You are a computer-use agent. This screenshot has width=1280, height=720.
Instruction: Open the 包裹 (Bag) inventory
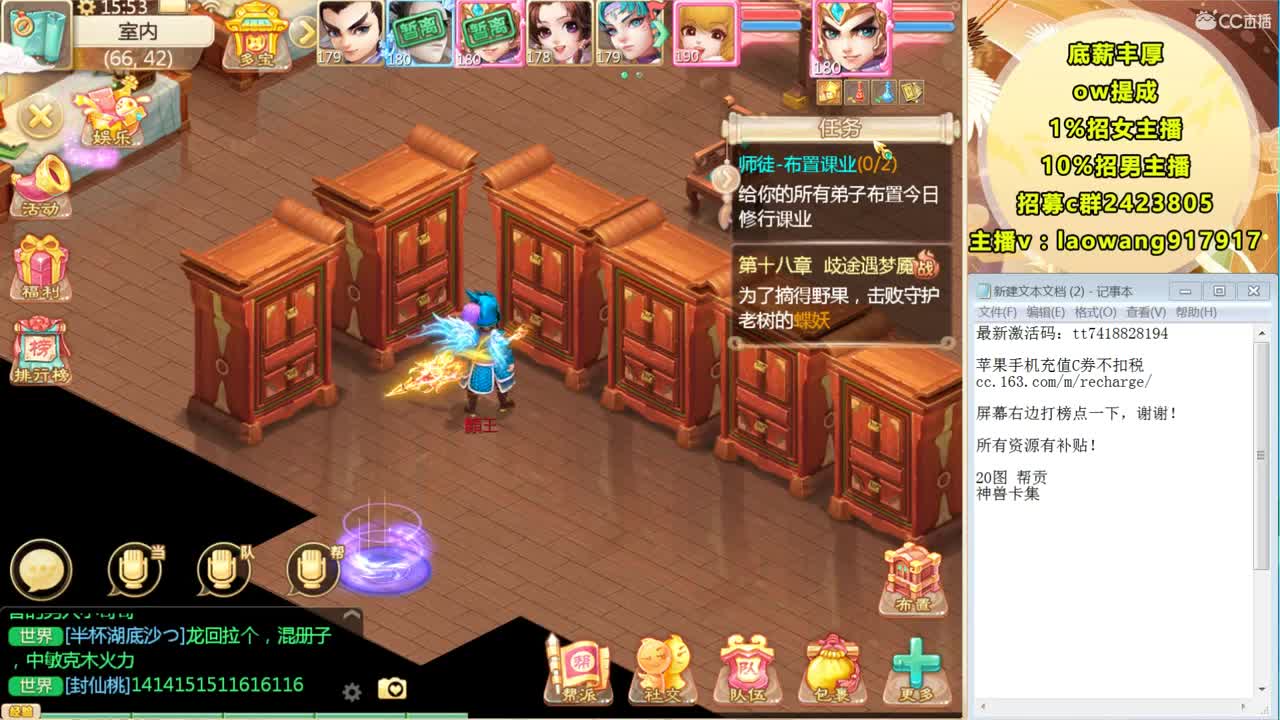click(833, 665)
